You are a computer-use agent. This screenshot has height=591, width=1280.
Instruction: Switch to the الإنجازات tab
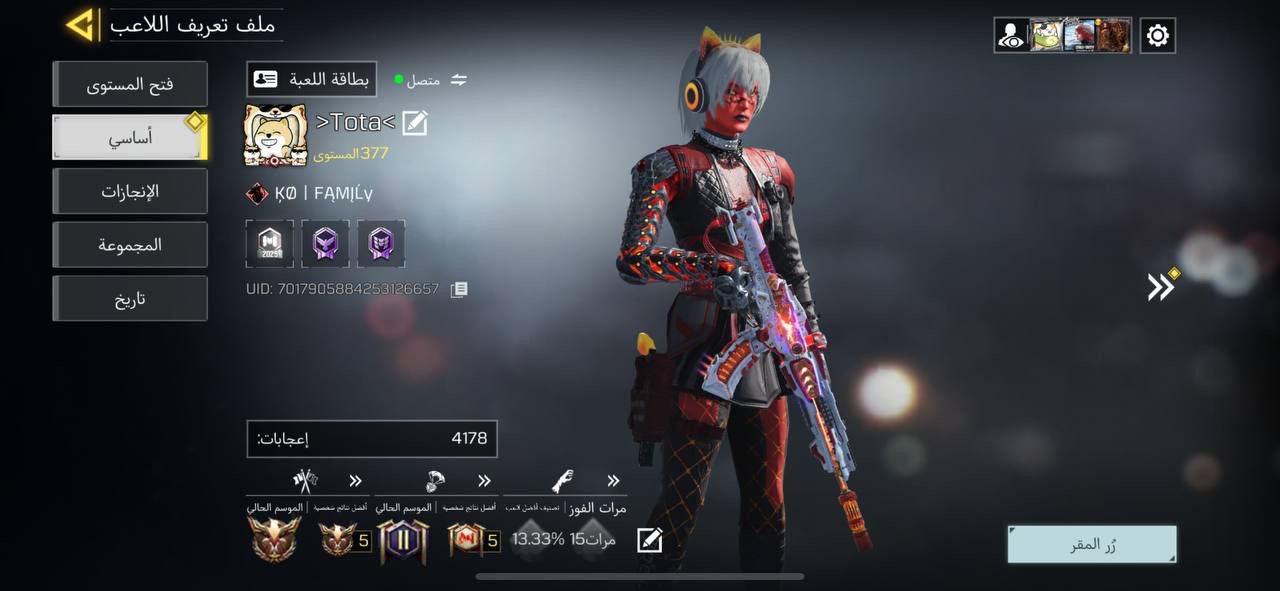[x=130, y=191]
